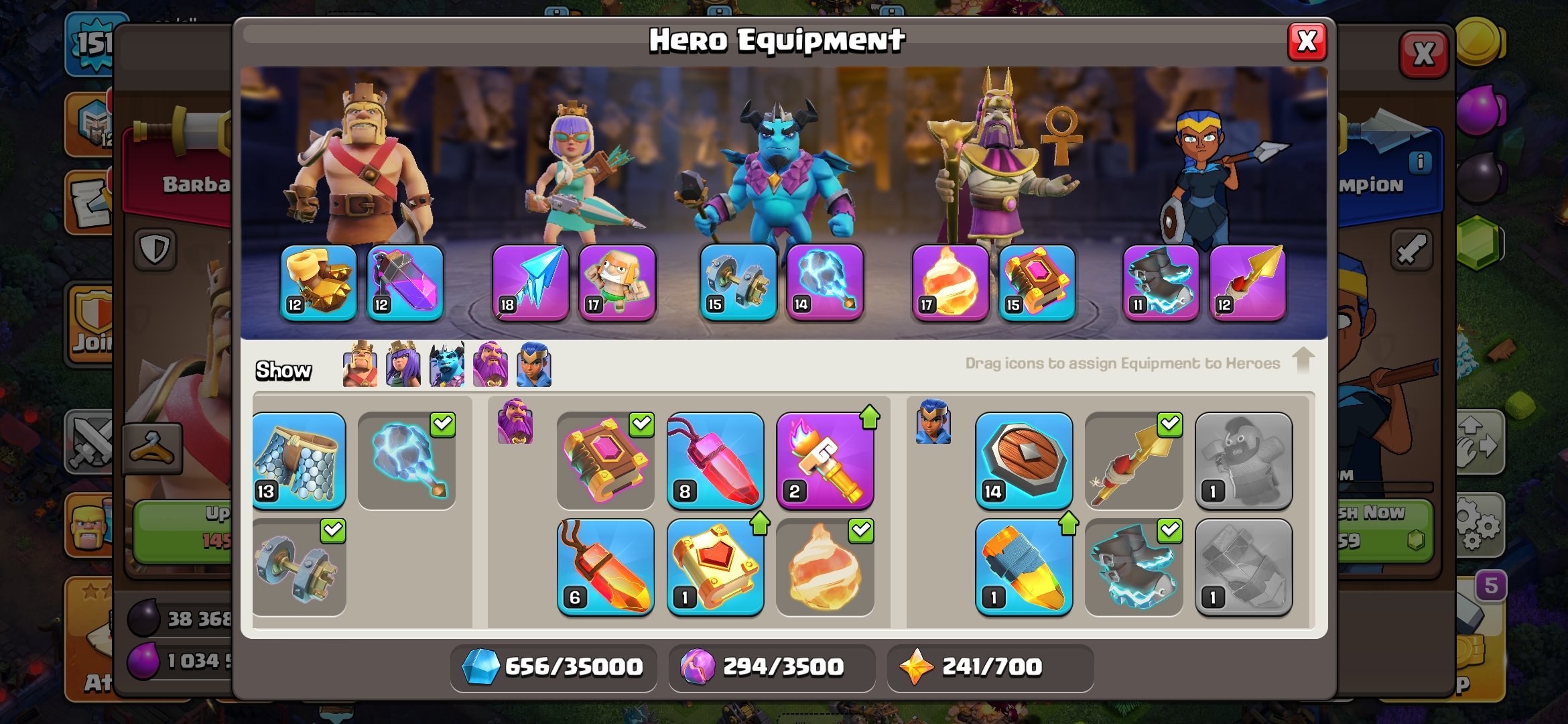Select the Giant Gauntlet equipped on Barbarian King
The width and height of the screenshot is (1568, 724).
(318, 284)
